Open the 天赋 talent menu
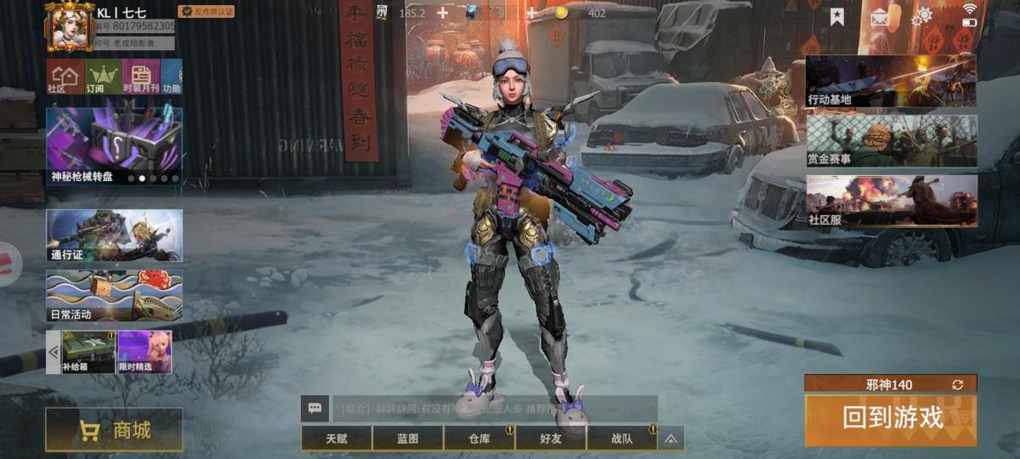The image size is (1020, 459). (336, 438)
